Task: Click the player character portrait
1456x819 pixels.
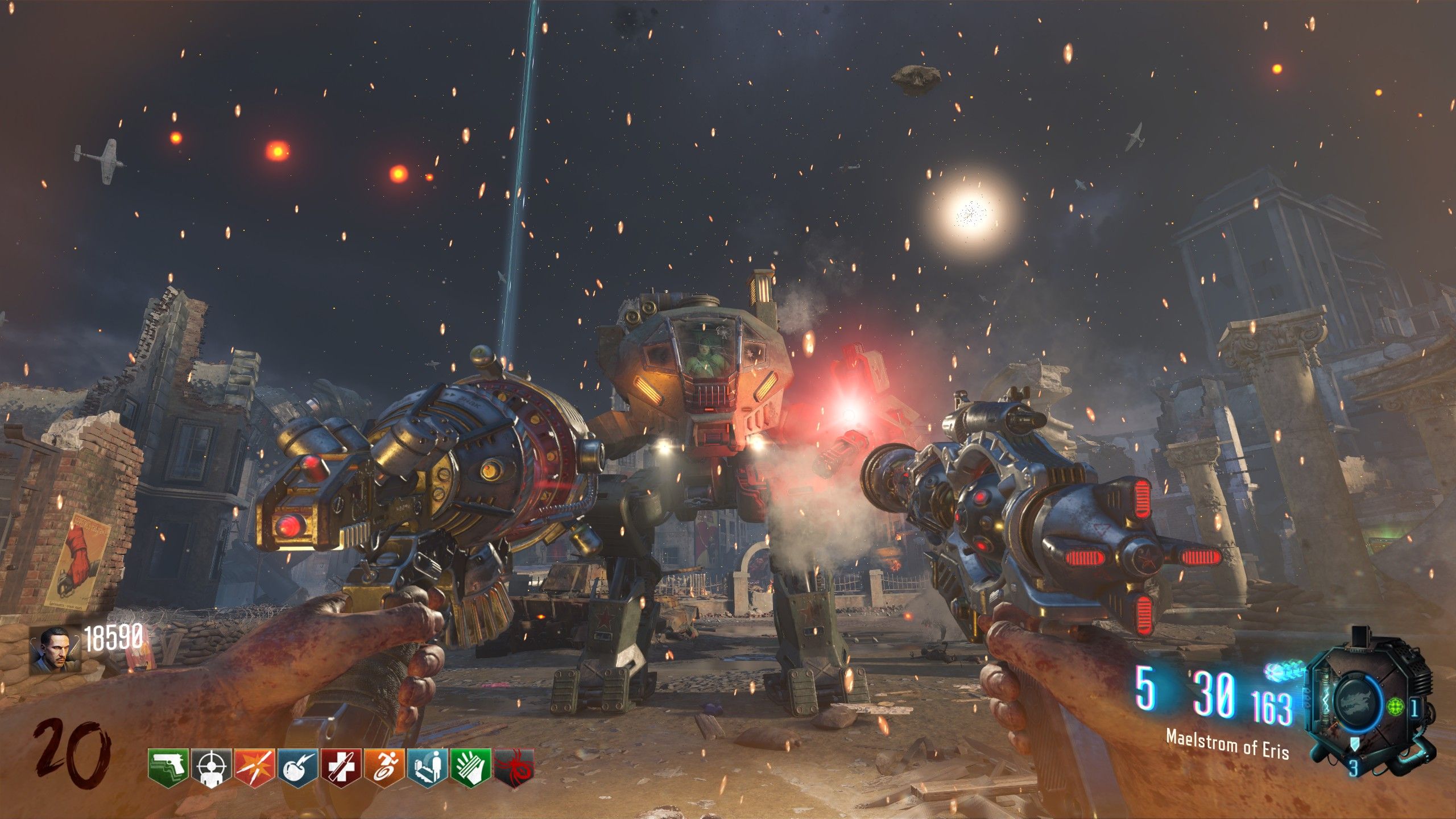Action: 55,651
